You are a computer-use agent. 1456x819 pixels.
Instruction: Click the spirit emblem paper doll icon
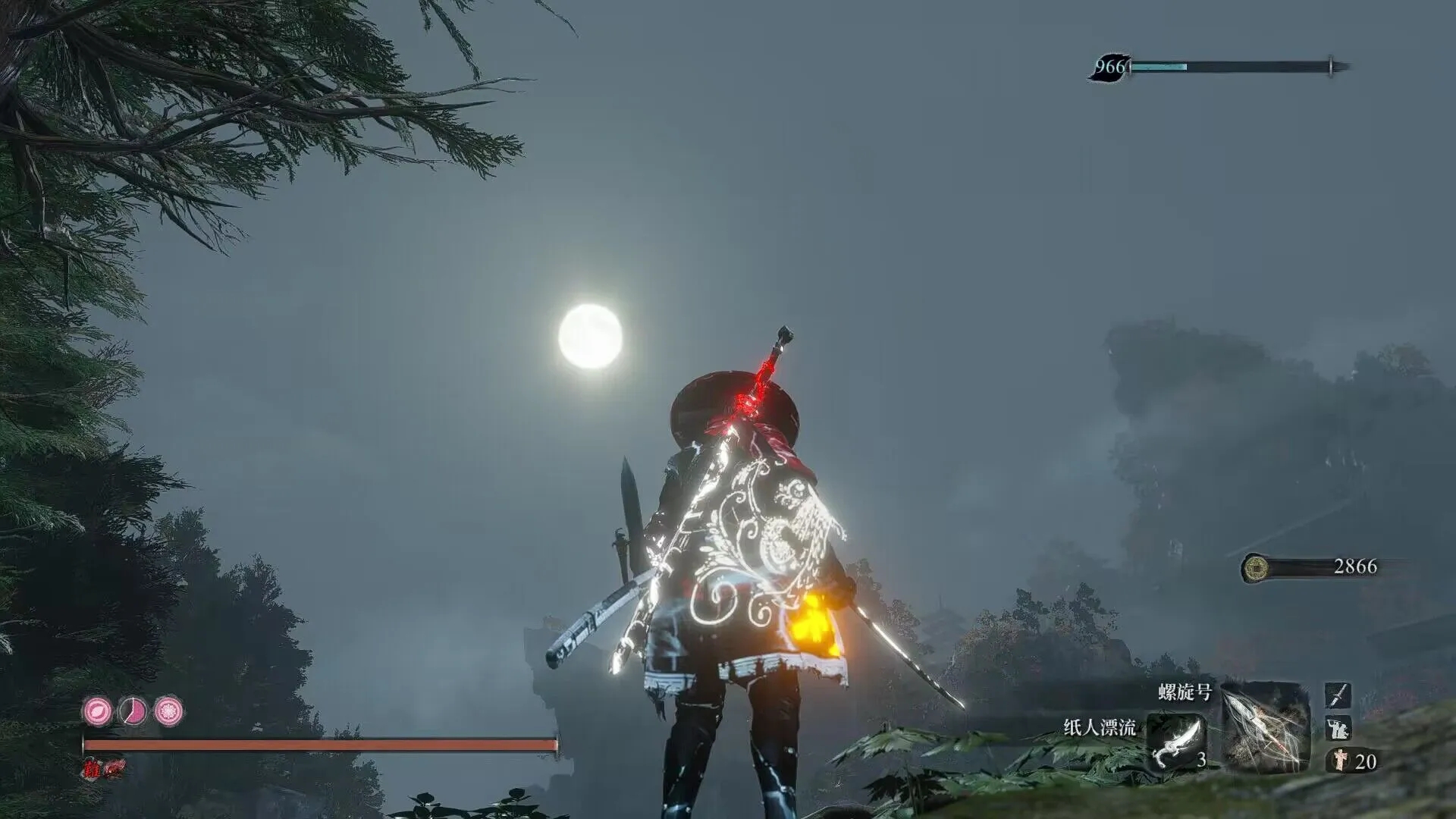(x=1339, y=761)
